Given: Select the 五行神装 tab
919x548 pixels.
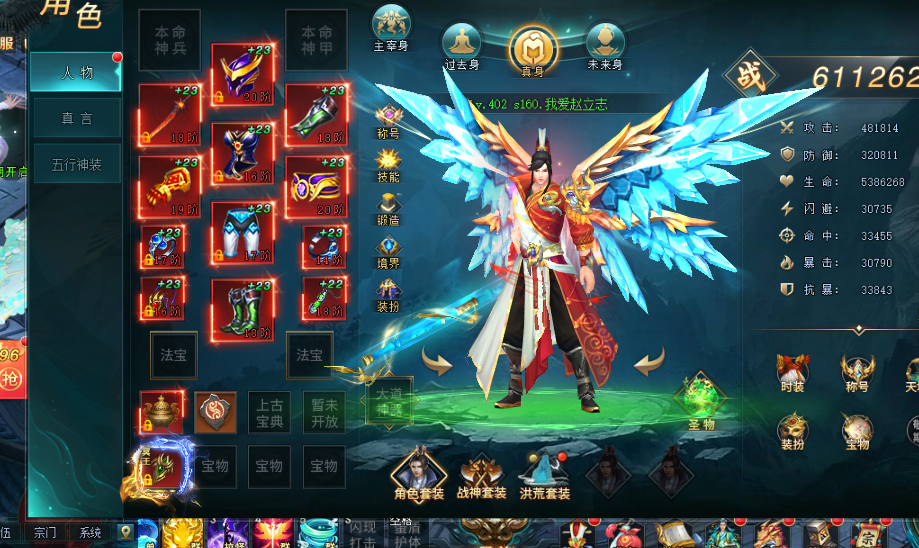Looking at the screenshot, I should [x=76, y=164].
